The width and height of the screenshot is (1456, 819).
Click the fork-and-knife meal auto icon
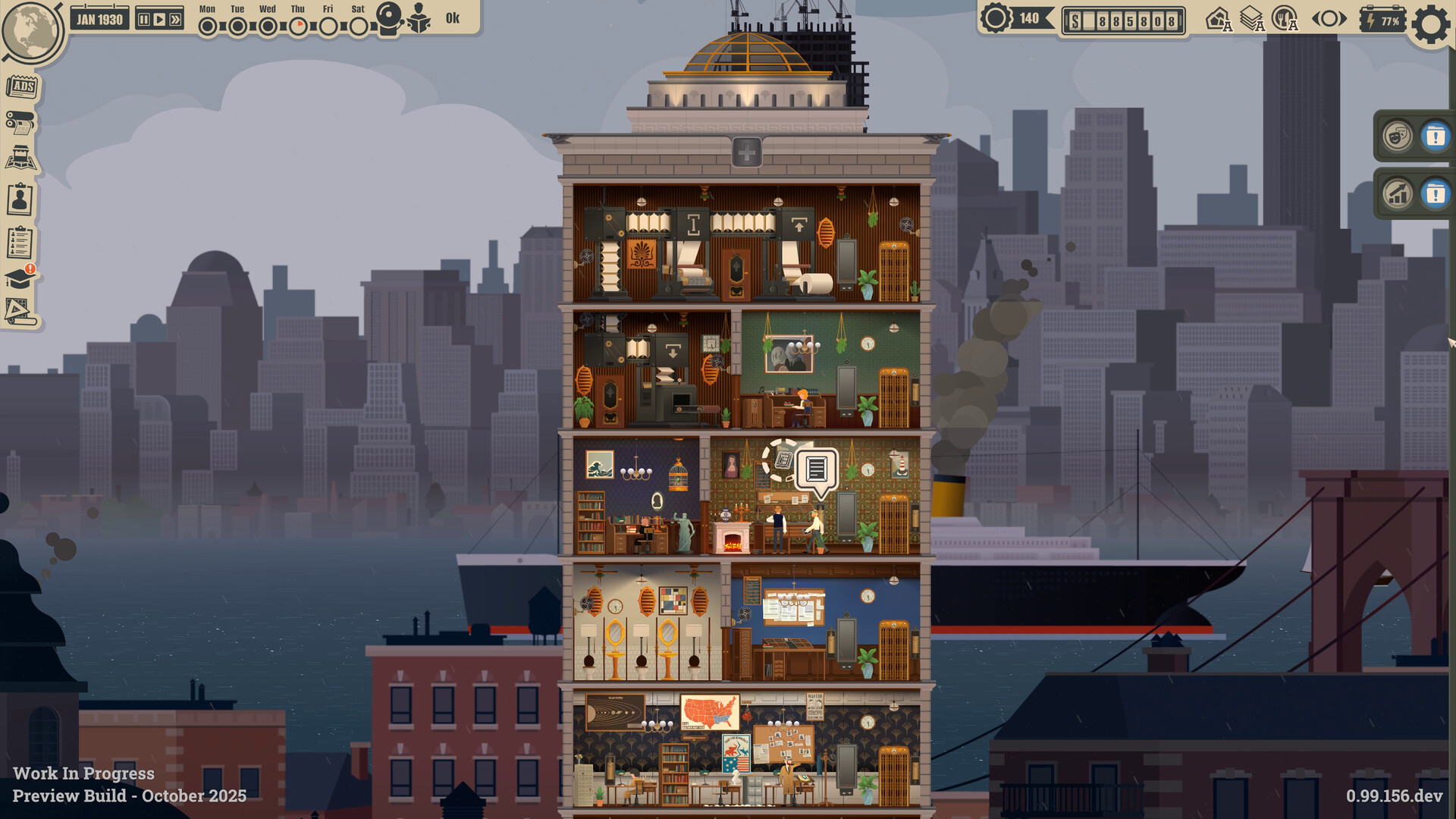click(1285, 19)
